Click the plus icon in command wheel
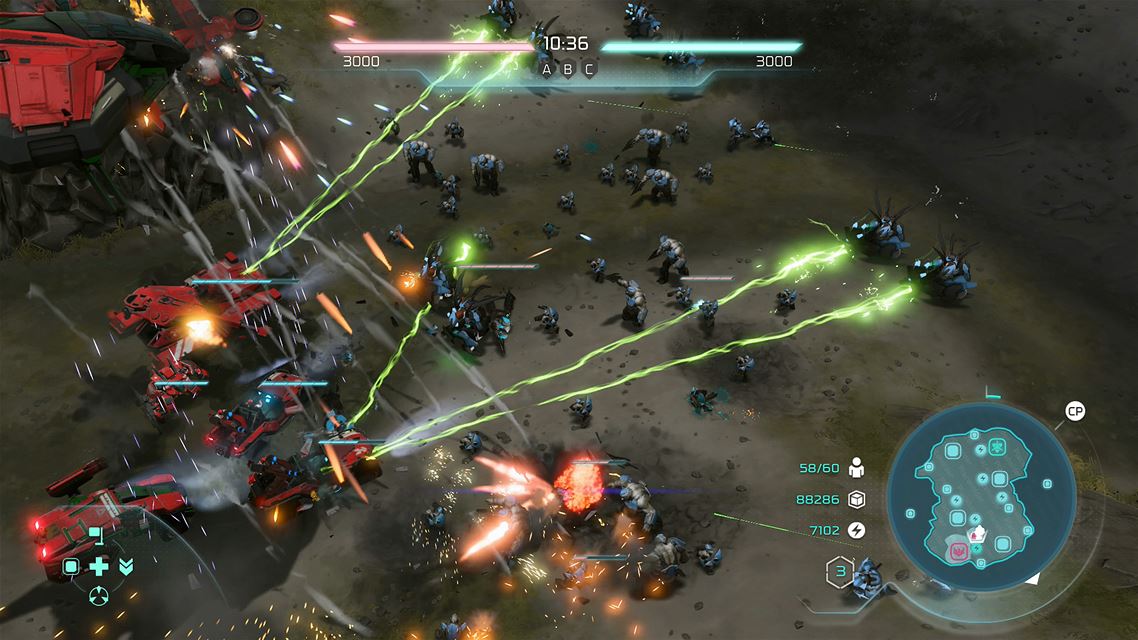 pos(99,567)
